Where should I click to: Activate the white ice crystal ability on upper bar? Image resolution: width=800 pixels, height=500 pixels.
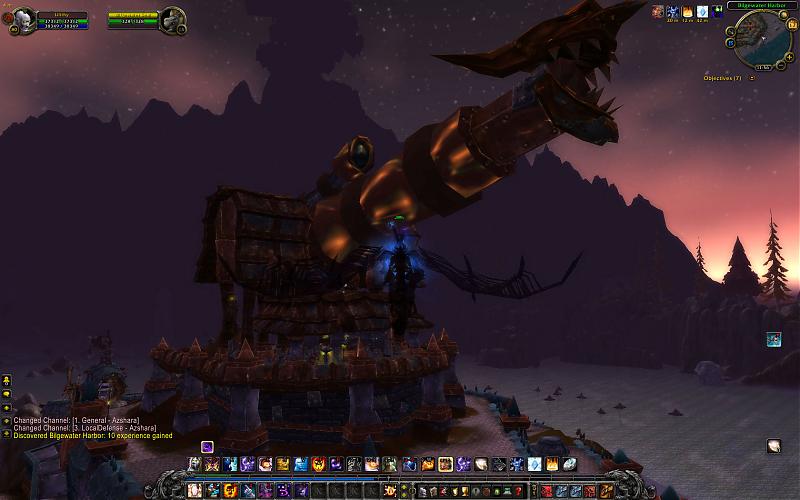535,464
